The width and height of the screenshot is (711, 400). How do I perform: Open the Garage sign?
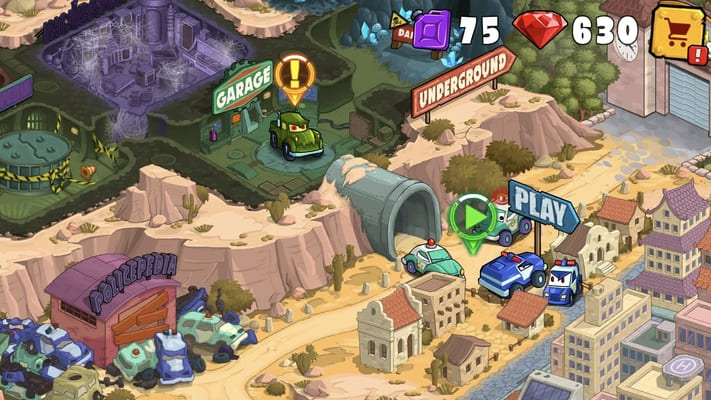[242, 85]
